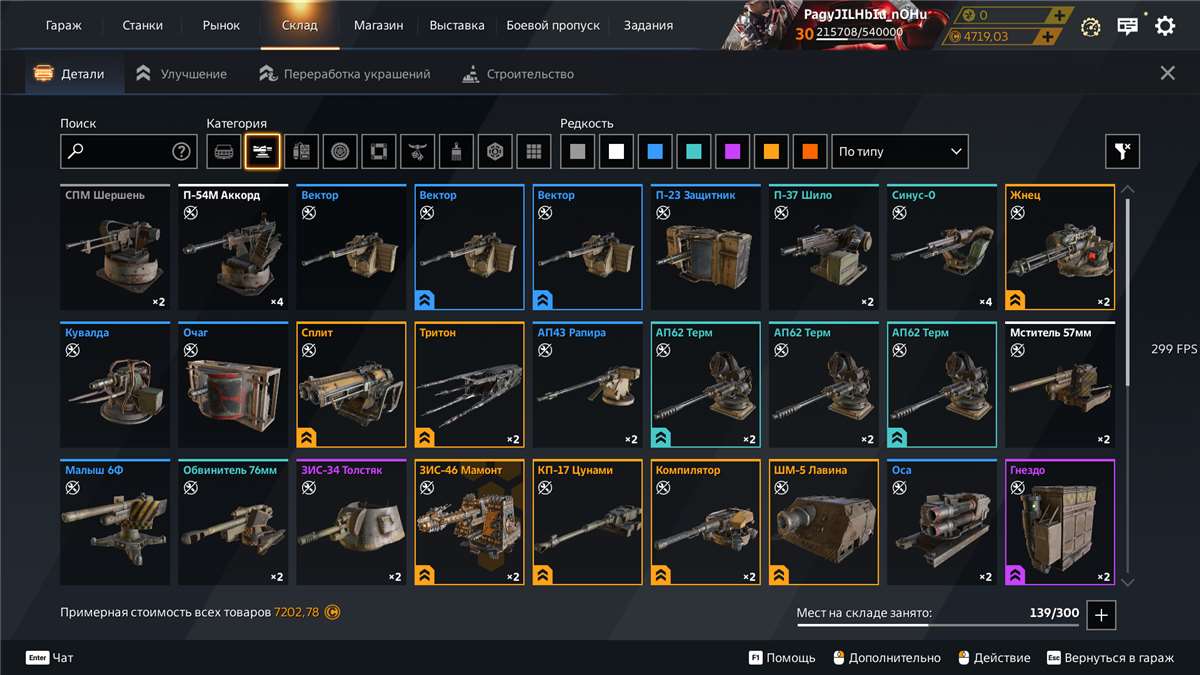The width and height of the screenshot is (1200, 675).
Task: Pick the Гнездо launcher slot
Action: coord(1060,522)
